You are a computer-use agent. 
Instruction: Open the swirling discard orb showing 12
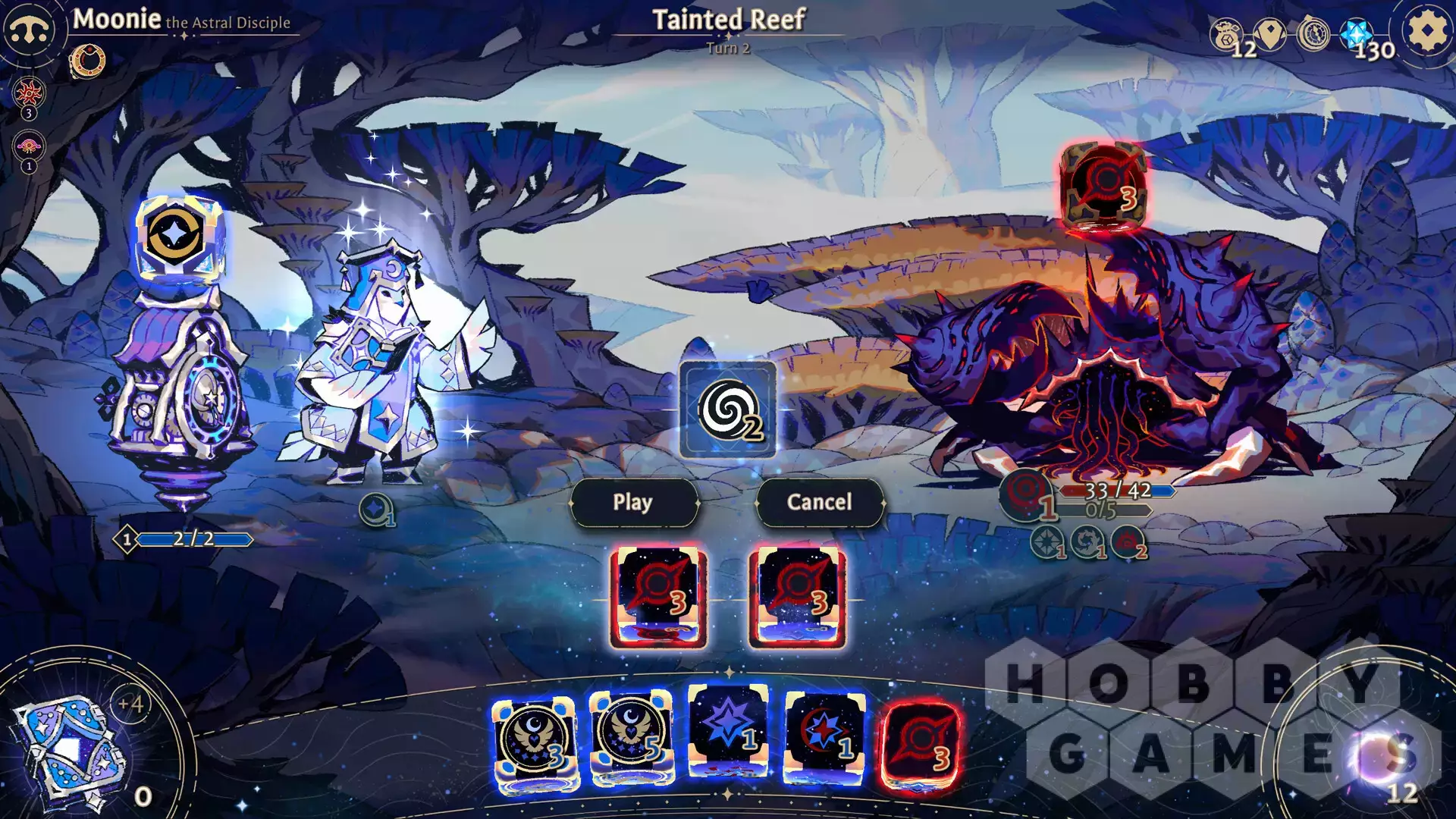pyautogui.click(x=1376, y=758)
